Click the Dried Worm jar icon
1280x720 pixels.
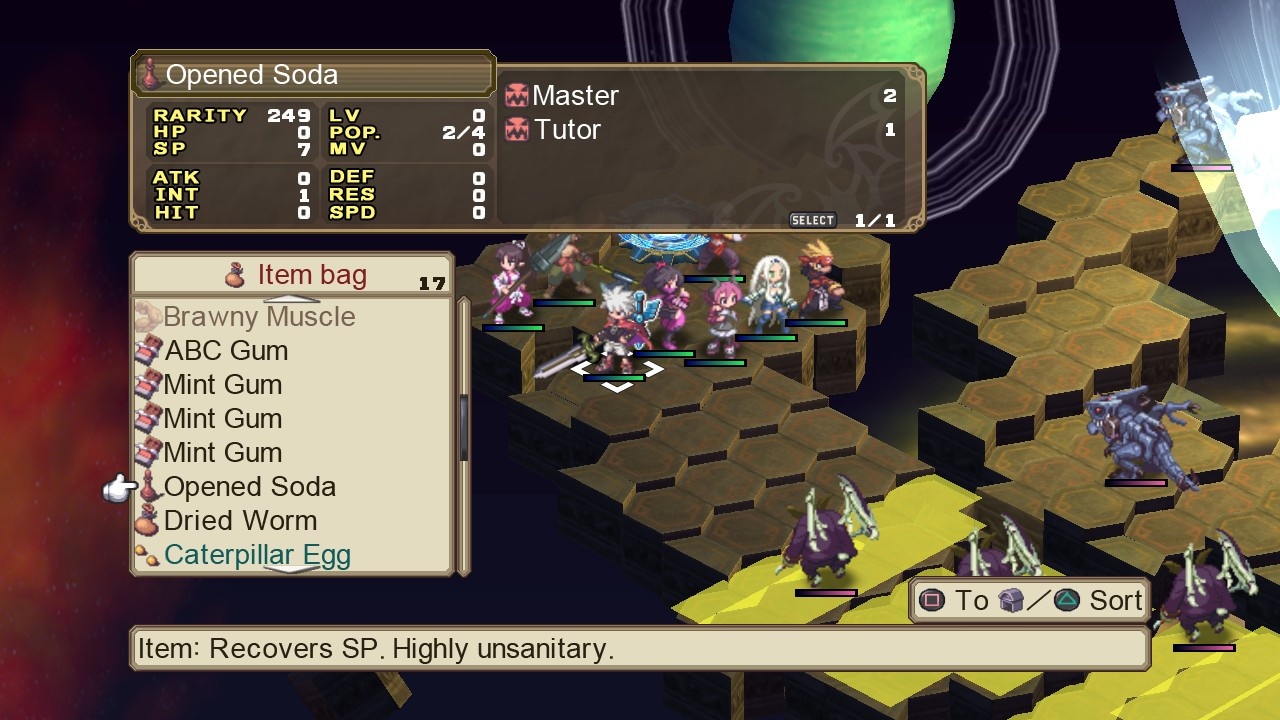coord(148,521)
